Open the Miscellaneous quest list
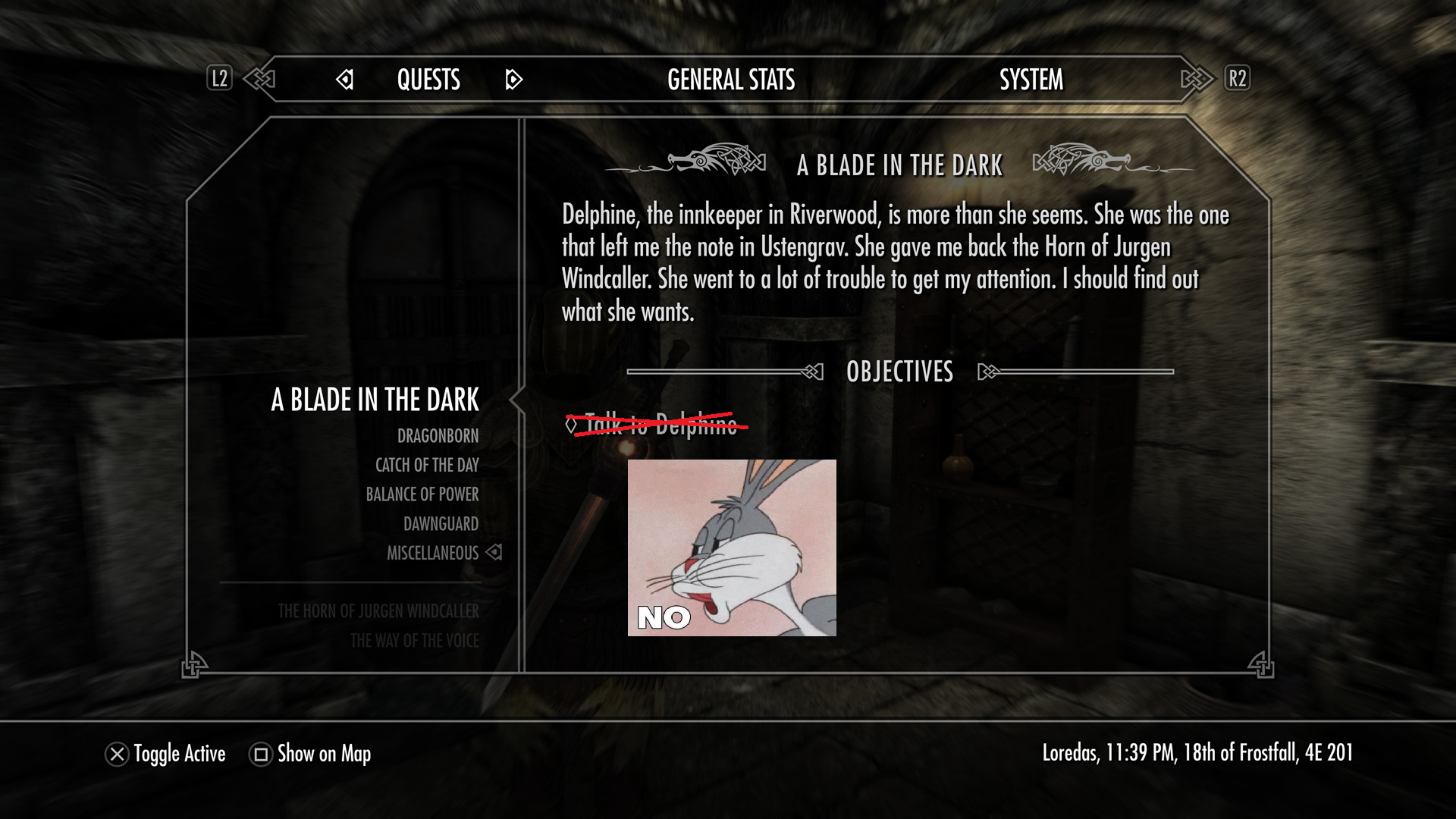This screenshot has width=1456, height=819. pos(432,554)
